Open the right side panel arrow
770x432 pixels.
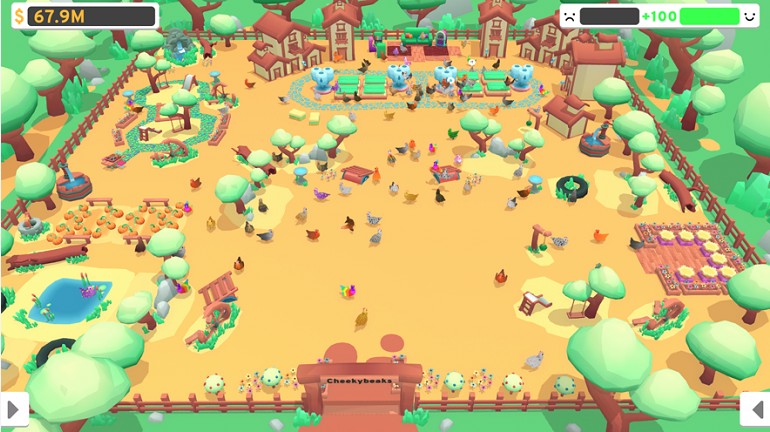click(x=755, y=408)
